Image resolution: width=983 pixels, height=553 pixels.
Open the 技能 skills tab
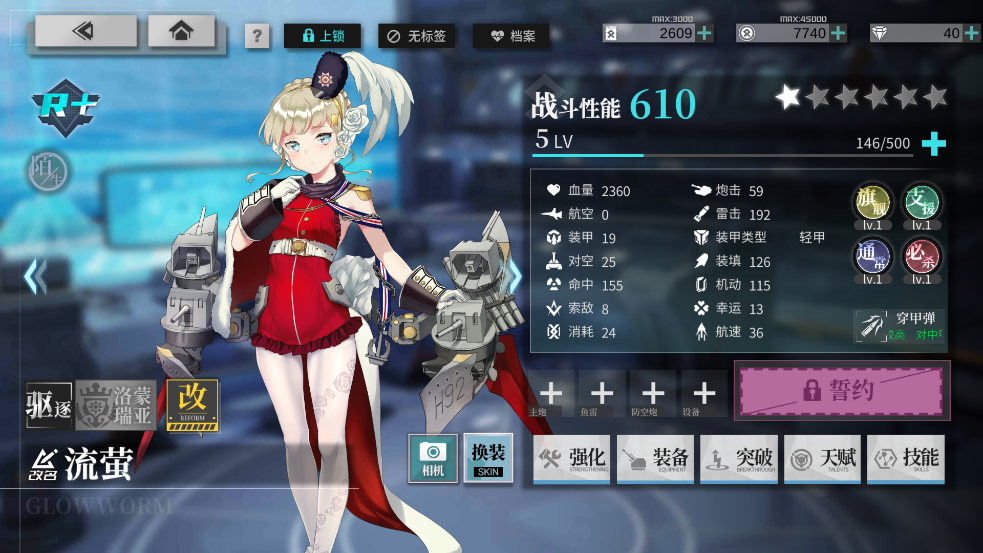coord(906,459)
